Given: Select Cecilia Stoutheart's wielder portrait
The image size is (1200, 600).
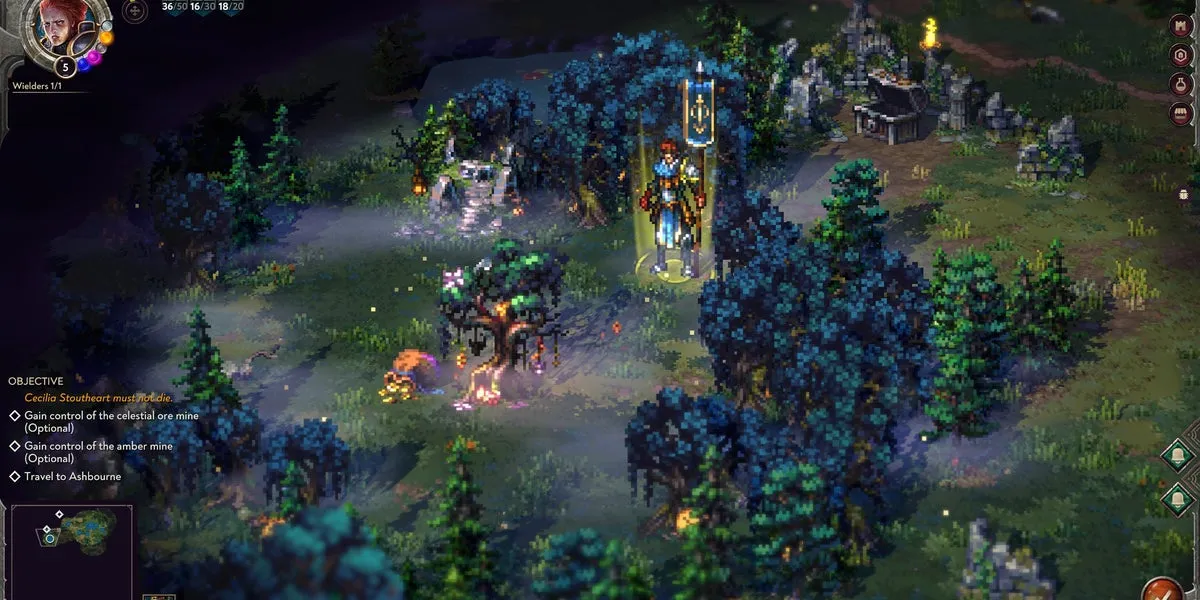Looking at the screenshot, I should [x=59, y=27].
